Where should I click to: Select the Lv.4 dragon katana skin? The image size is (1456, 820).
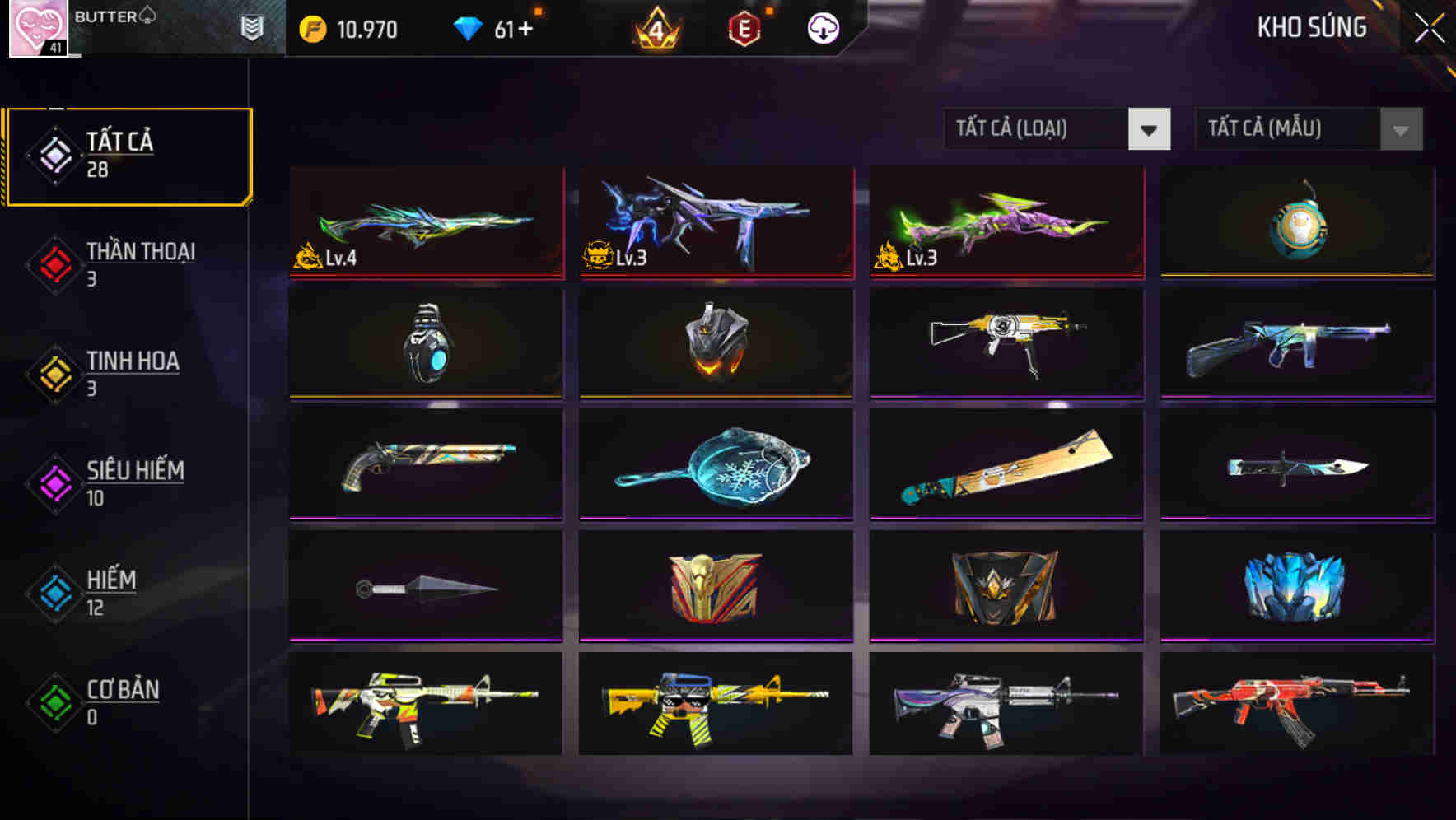[425, 222]
